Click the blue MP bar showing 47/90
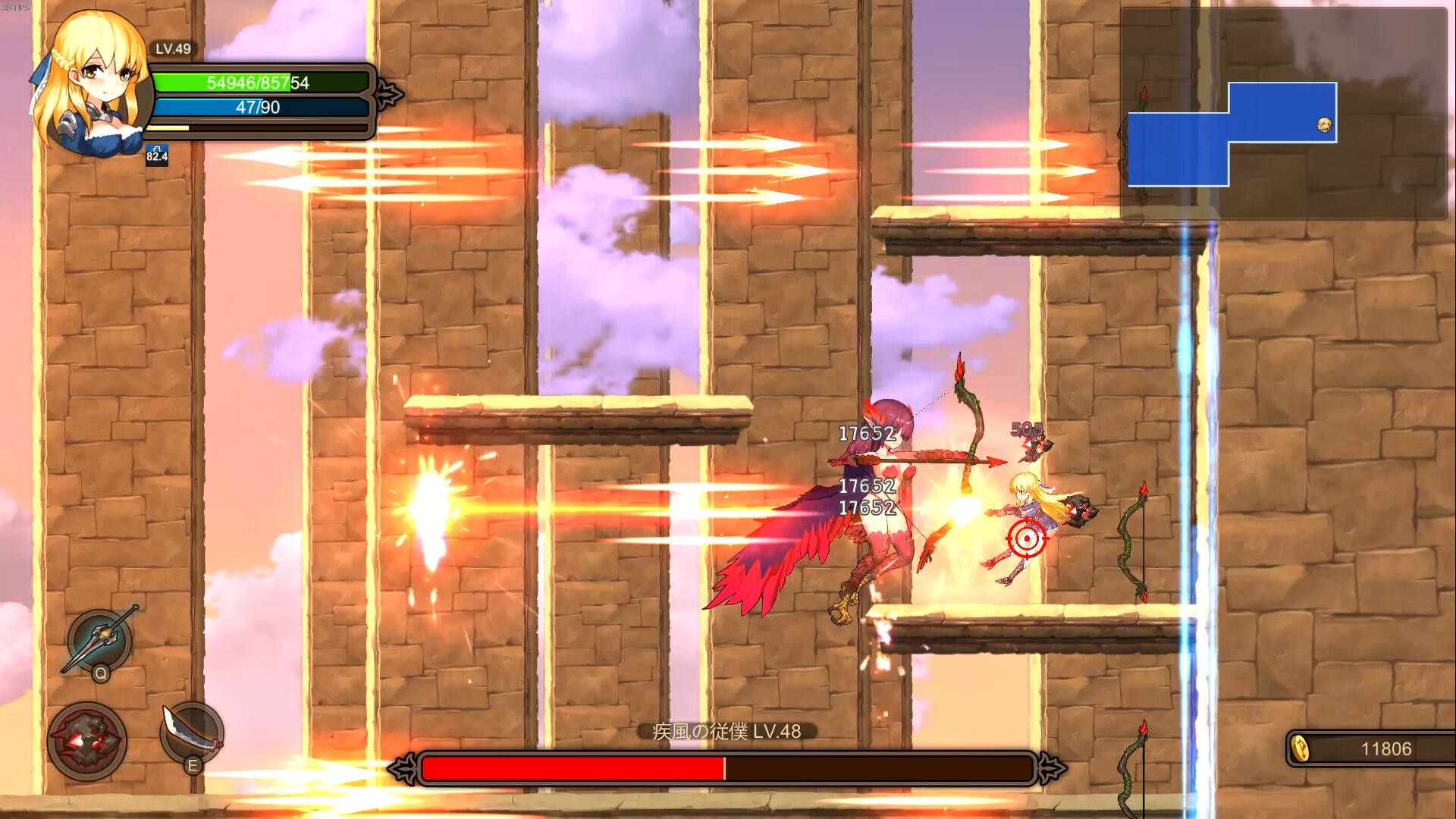Image resolution: width=1456 pixels, height=819 pixels. coord(258,108)
